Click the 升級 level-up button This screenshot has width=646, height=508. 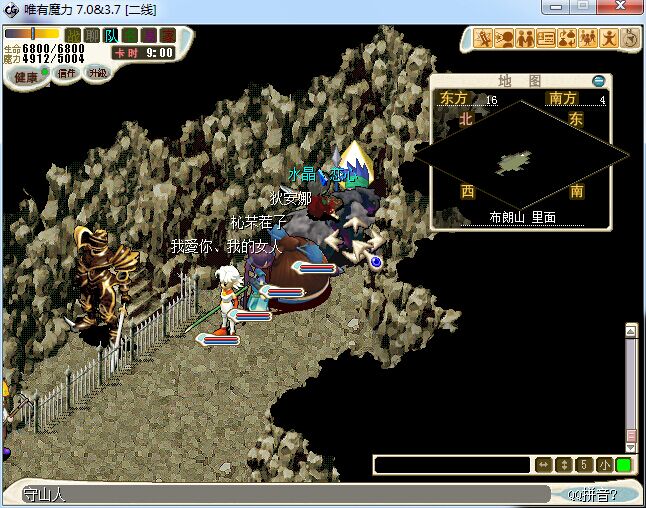point(98,73)
